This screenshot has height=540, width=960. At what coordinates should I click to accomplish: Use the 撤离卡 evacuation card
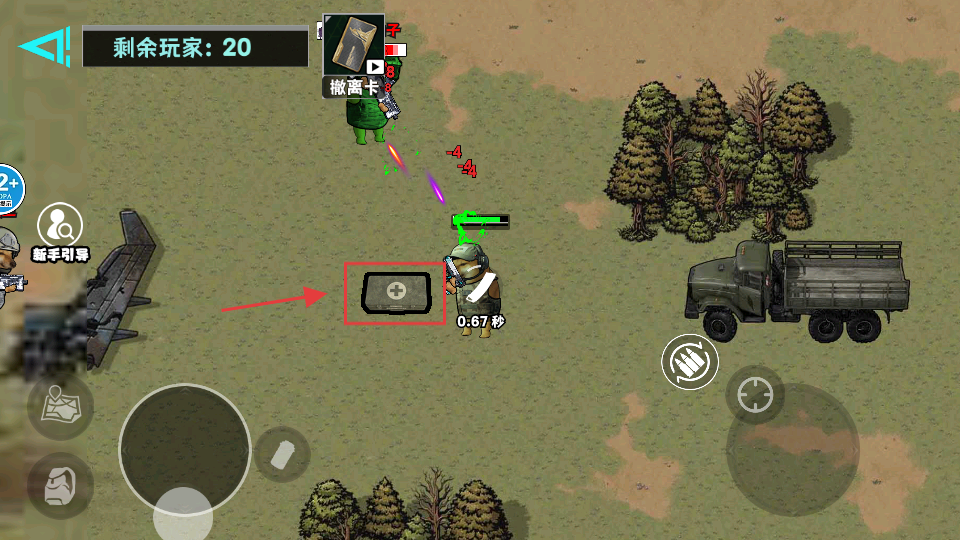pos(354,54)
